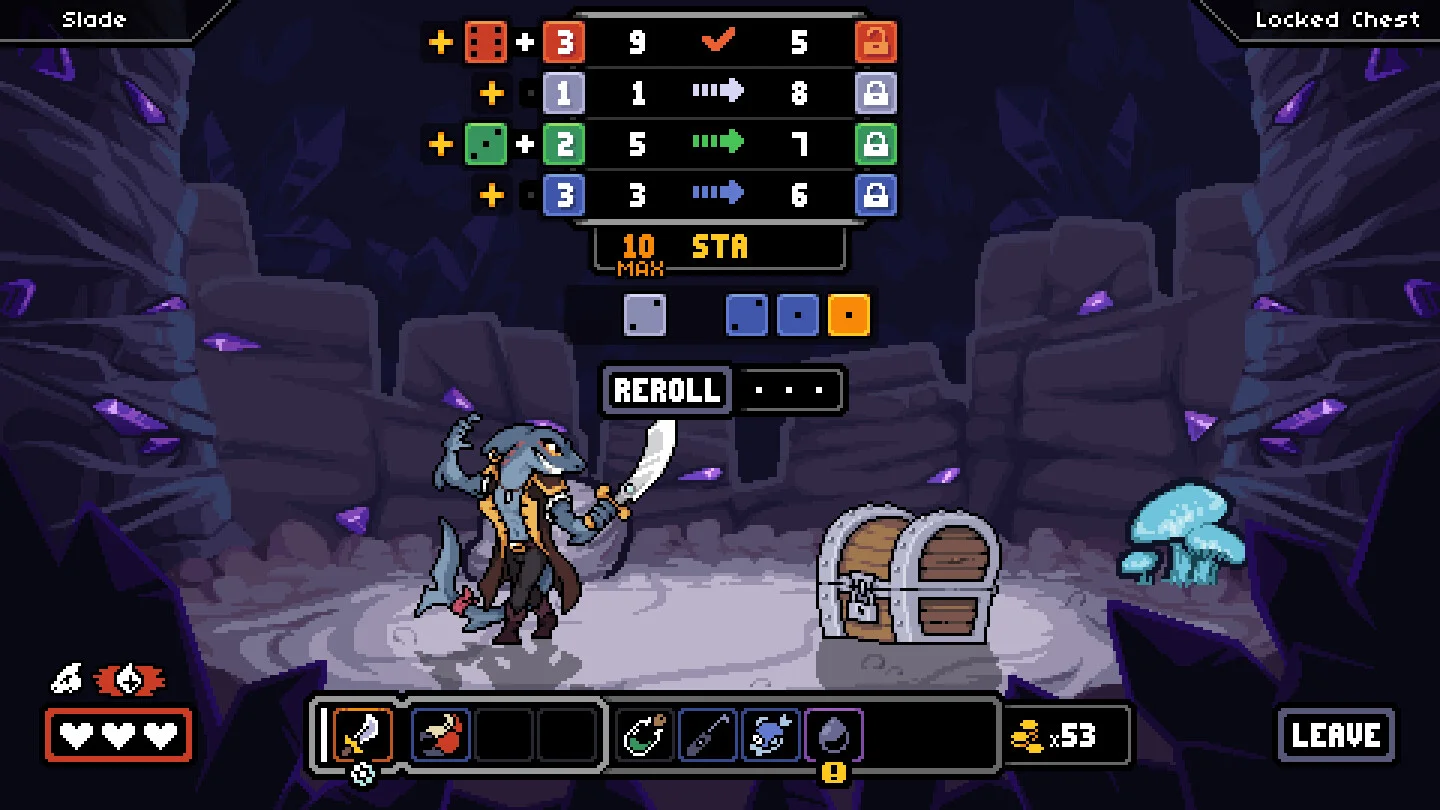Choose the green closed padlock icon

(876, 144)
